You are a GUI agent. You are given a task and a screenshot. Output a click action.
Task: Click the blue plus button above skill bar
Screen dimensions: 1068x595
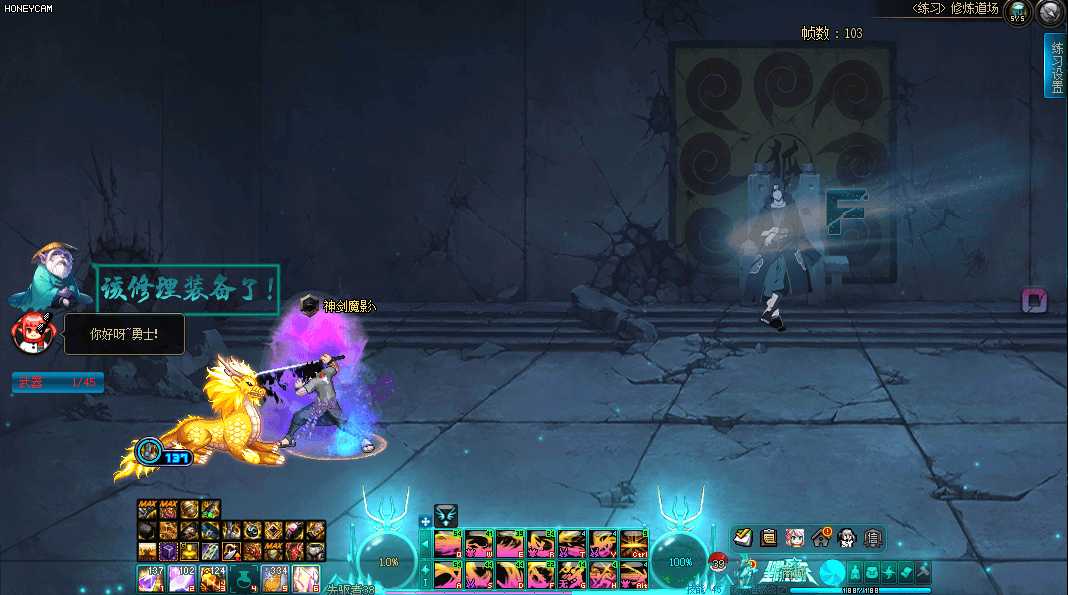coord(425,521)
